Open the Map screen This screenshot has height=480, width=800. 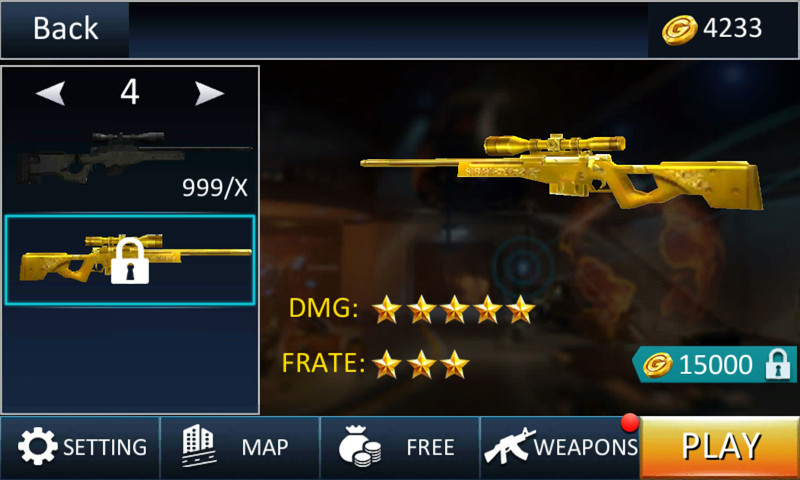point(240,447)
